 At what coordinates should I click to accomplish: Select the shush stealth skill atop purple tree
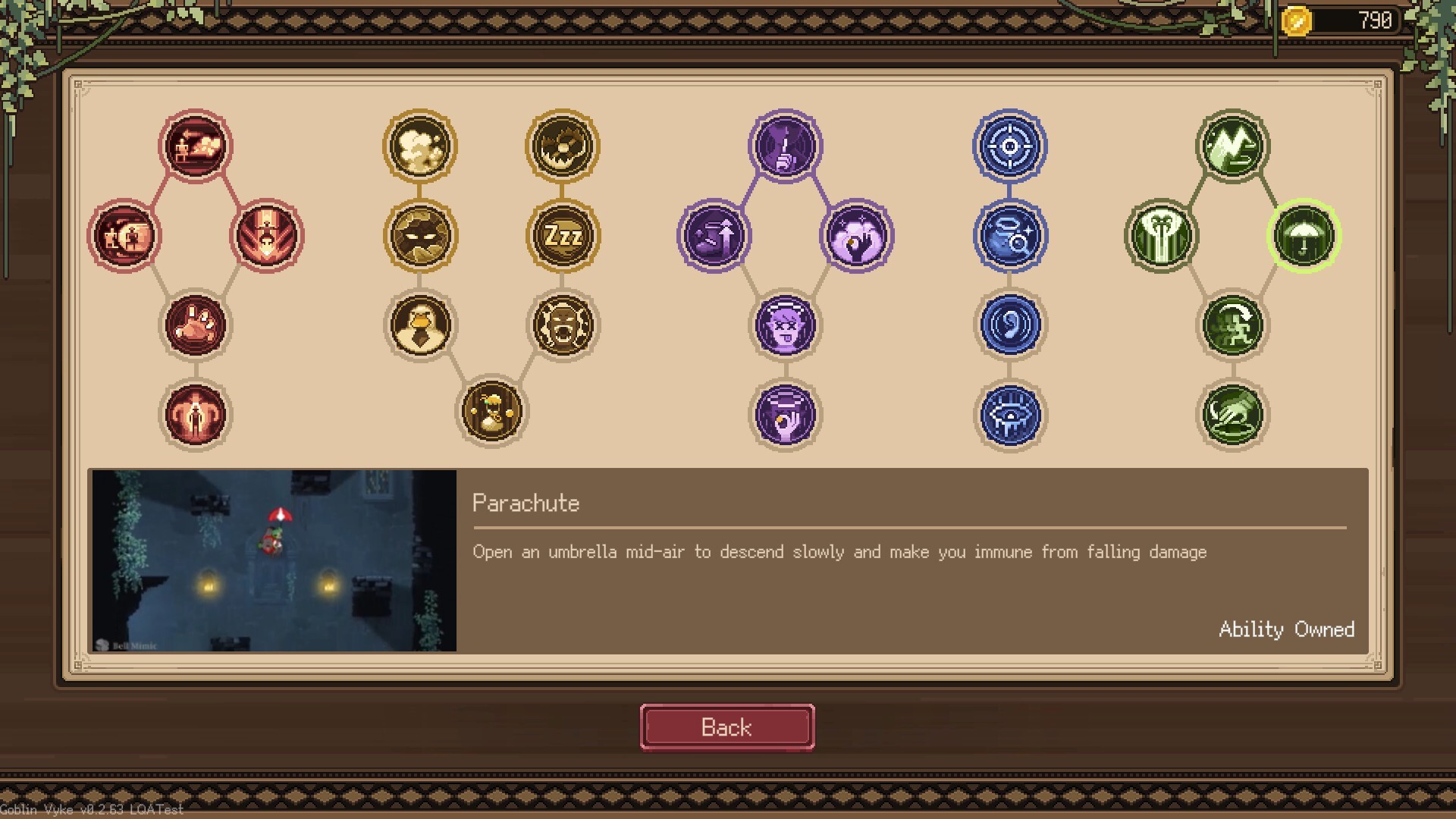click(786, 146)
